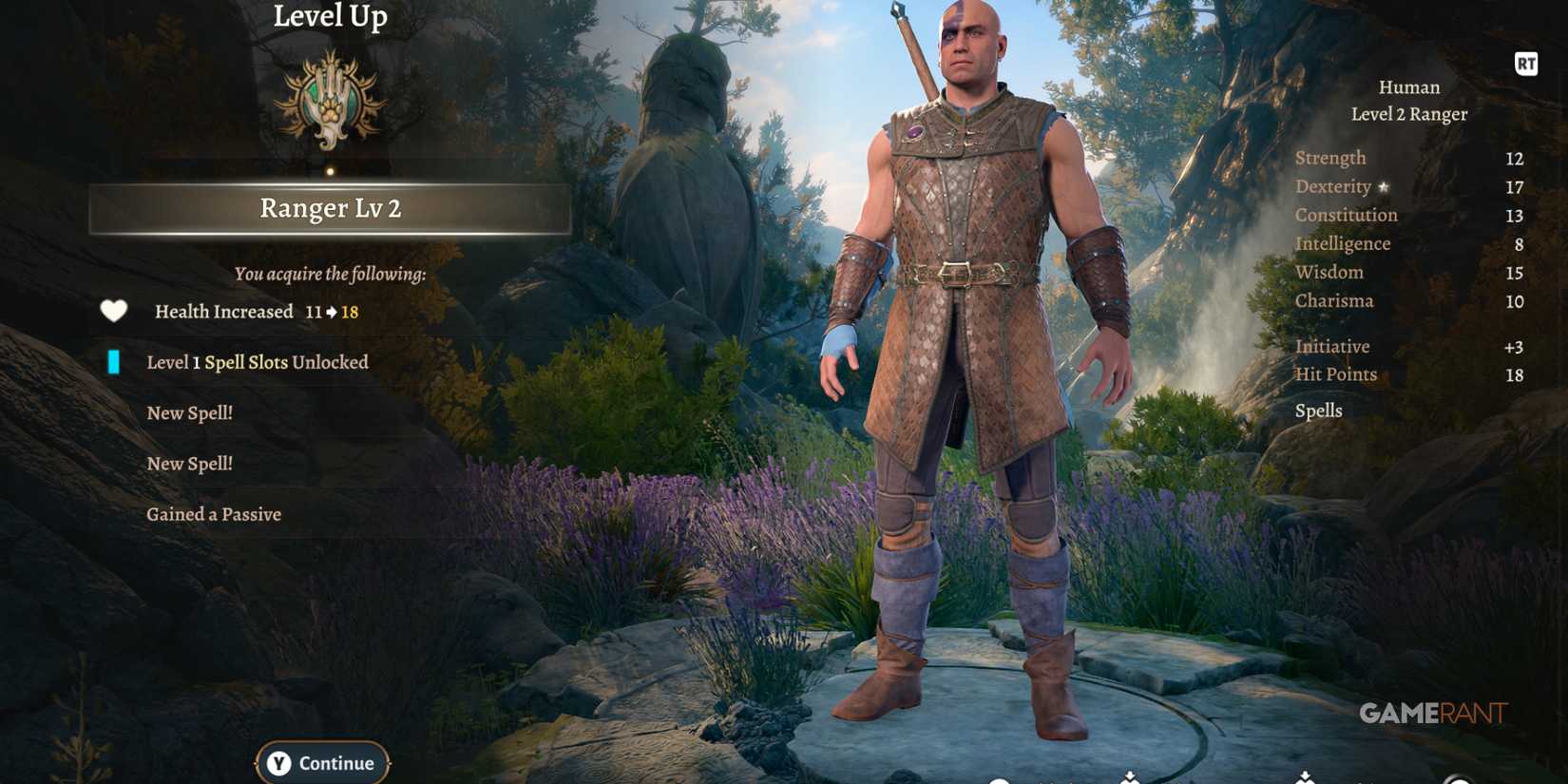Select the star beside Dexterity
The width and height of the screenshot is (1568, 784).
1383,187
